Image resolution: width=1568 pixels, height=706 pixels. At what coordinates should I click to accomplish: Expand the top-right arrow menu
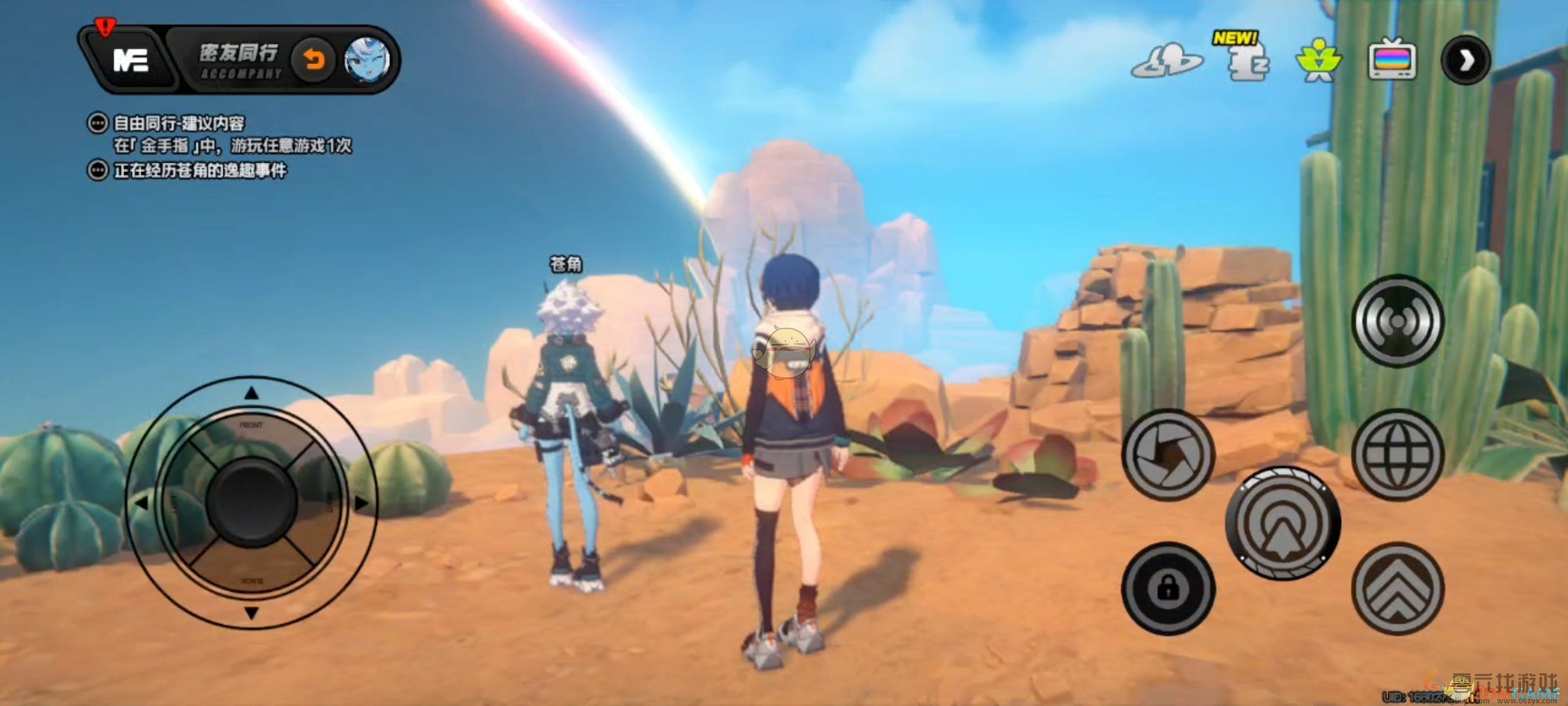[x=1465, y=61]
